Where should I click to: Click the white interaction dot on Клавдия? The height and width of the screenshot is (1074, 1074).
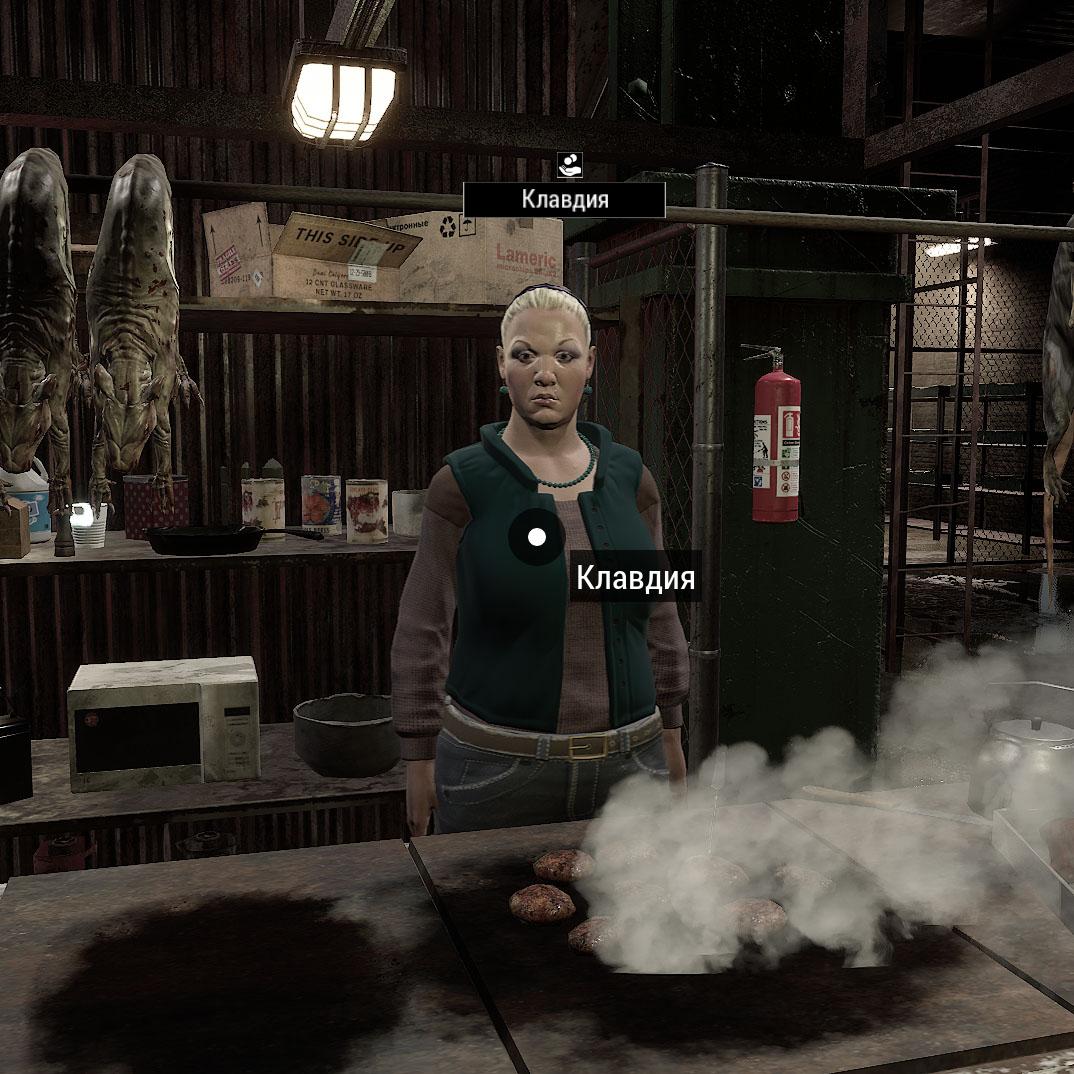click(x=537, y=538)
